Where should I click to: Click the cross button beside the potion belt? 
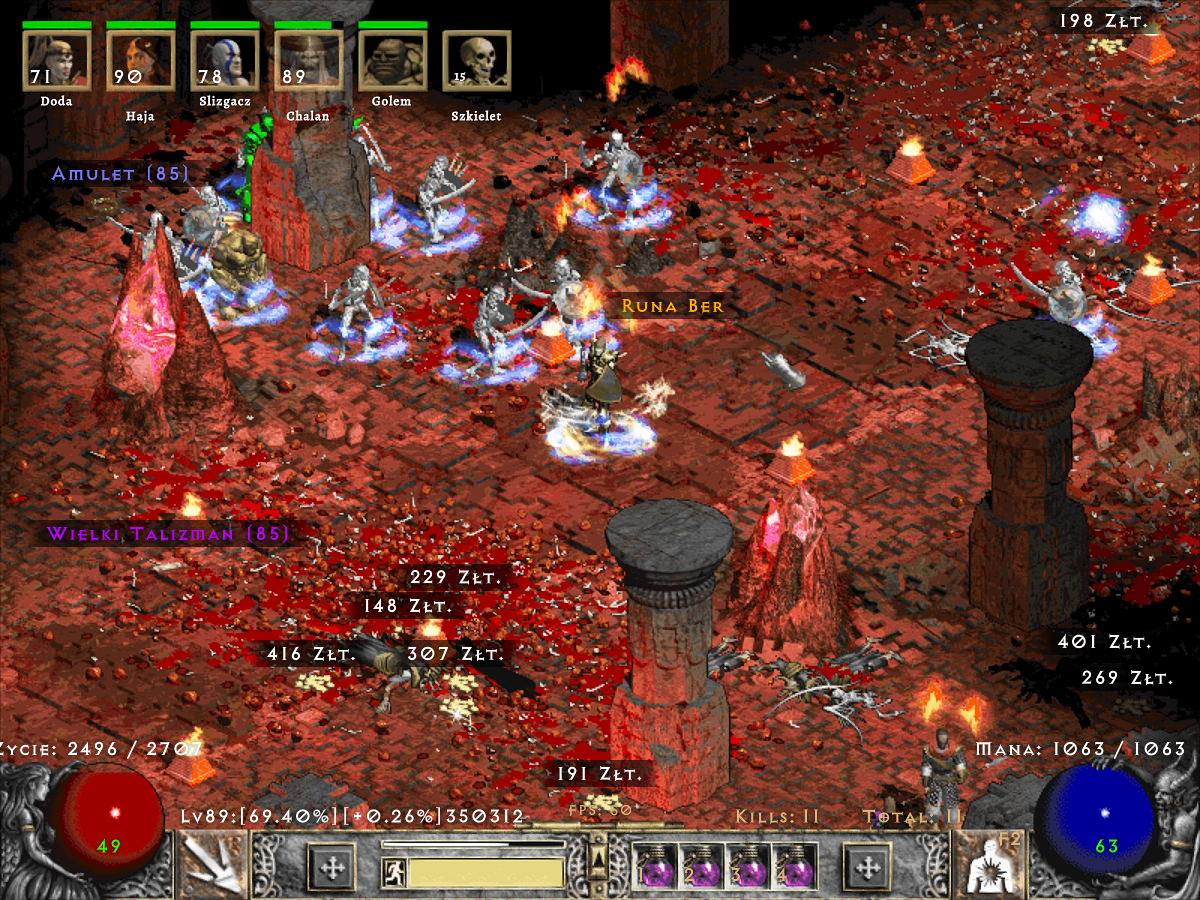[868, 866]
